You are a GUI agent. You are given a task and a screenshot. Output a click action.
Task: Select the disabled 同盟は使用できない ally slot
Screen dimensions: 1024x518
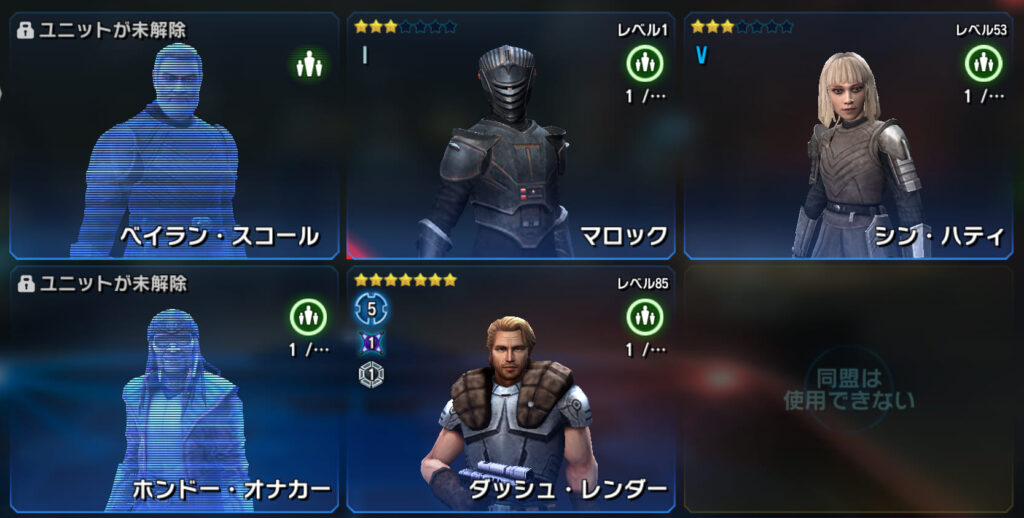(848, 390)
